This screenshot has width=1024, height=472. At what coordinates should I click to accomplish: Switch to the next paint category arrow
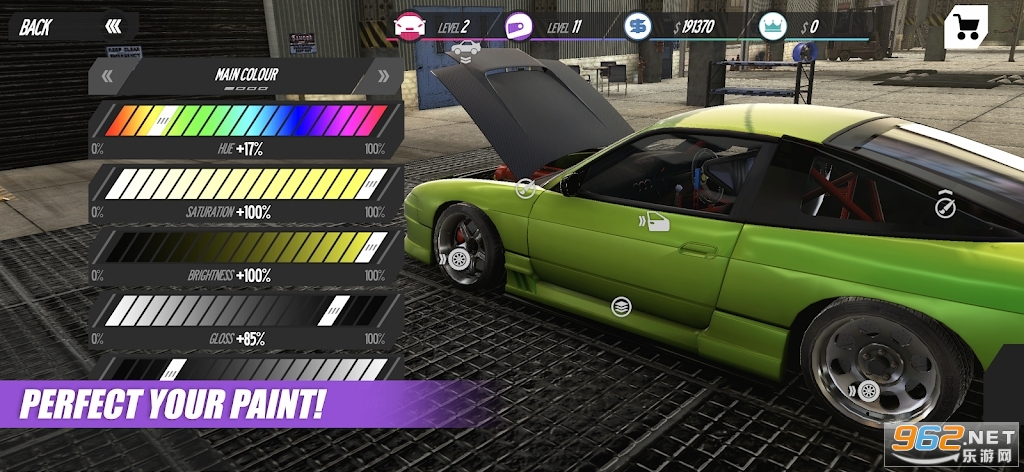click(x=383, y=76)
